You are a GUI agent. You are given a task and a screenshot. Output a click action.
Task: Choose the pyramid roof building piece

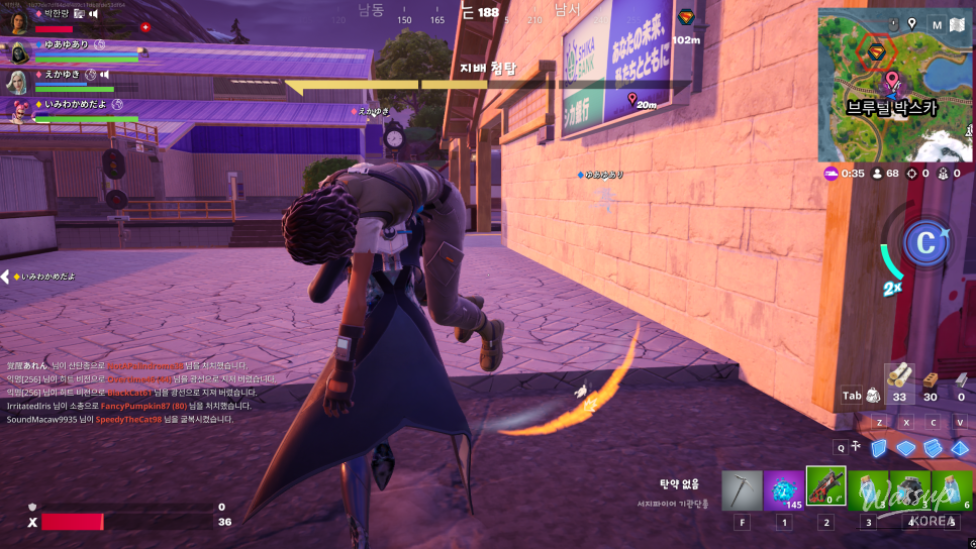(958, 448)
